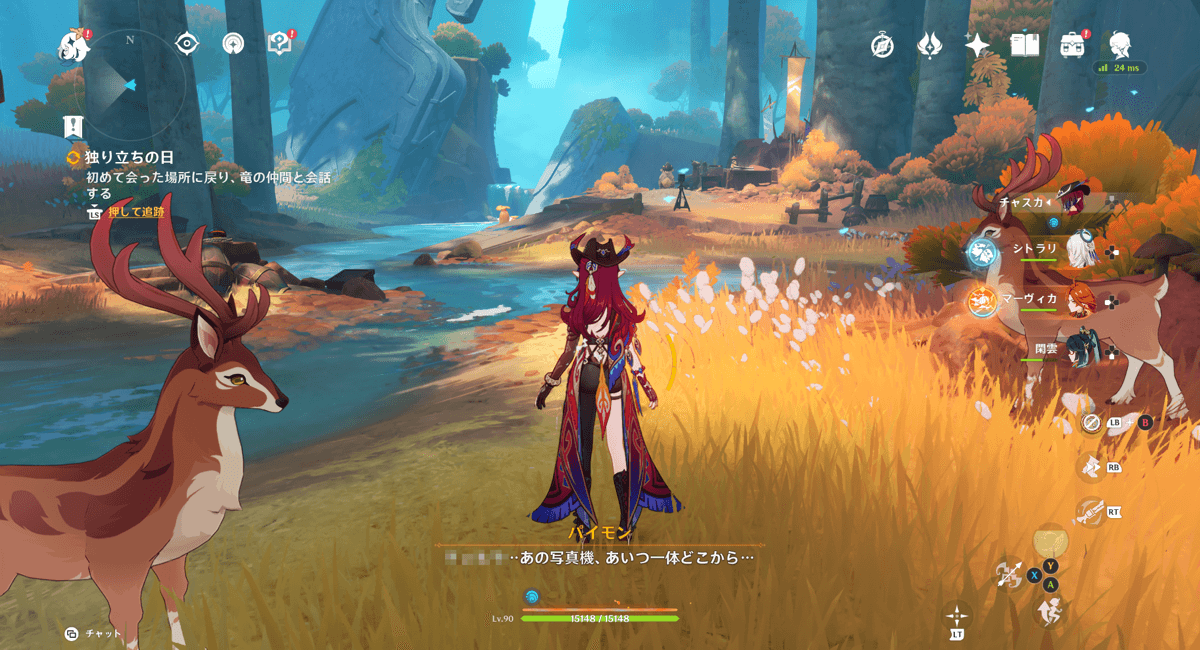1200x650 pixels.
Task: Select the quest banner exclamation icon
Action: coord(73,127)
